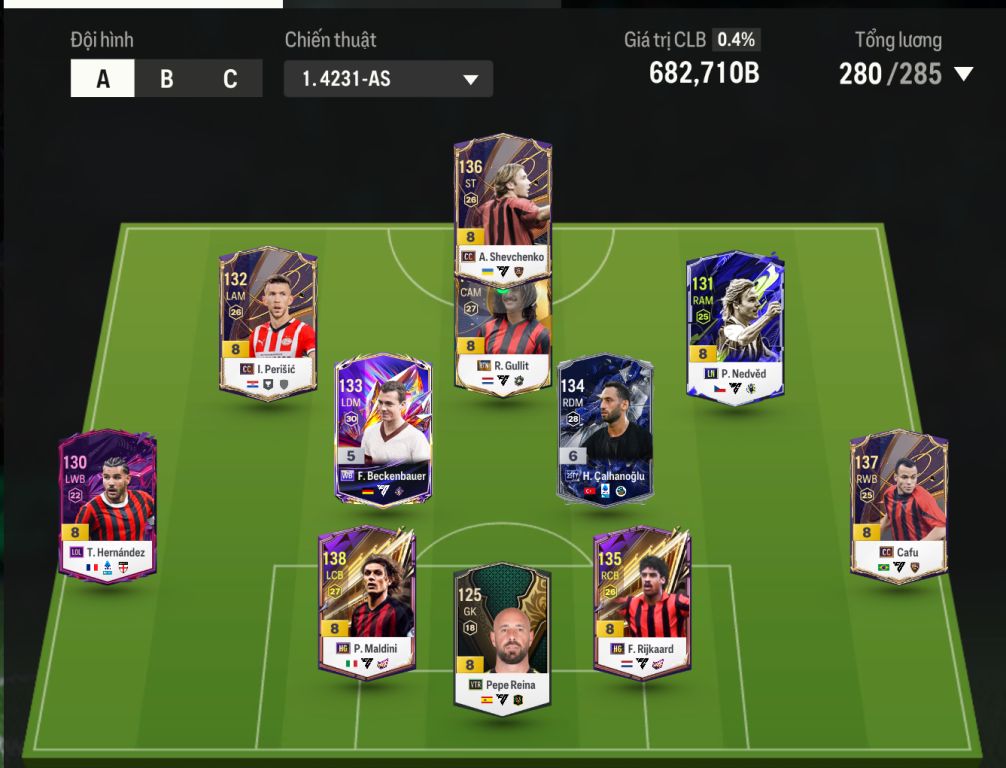Expand the total salary 280/285 arrow

tap(963, 74)
